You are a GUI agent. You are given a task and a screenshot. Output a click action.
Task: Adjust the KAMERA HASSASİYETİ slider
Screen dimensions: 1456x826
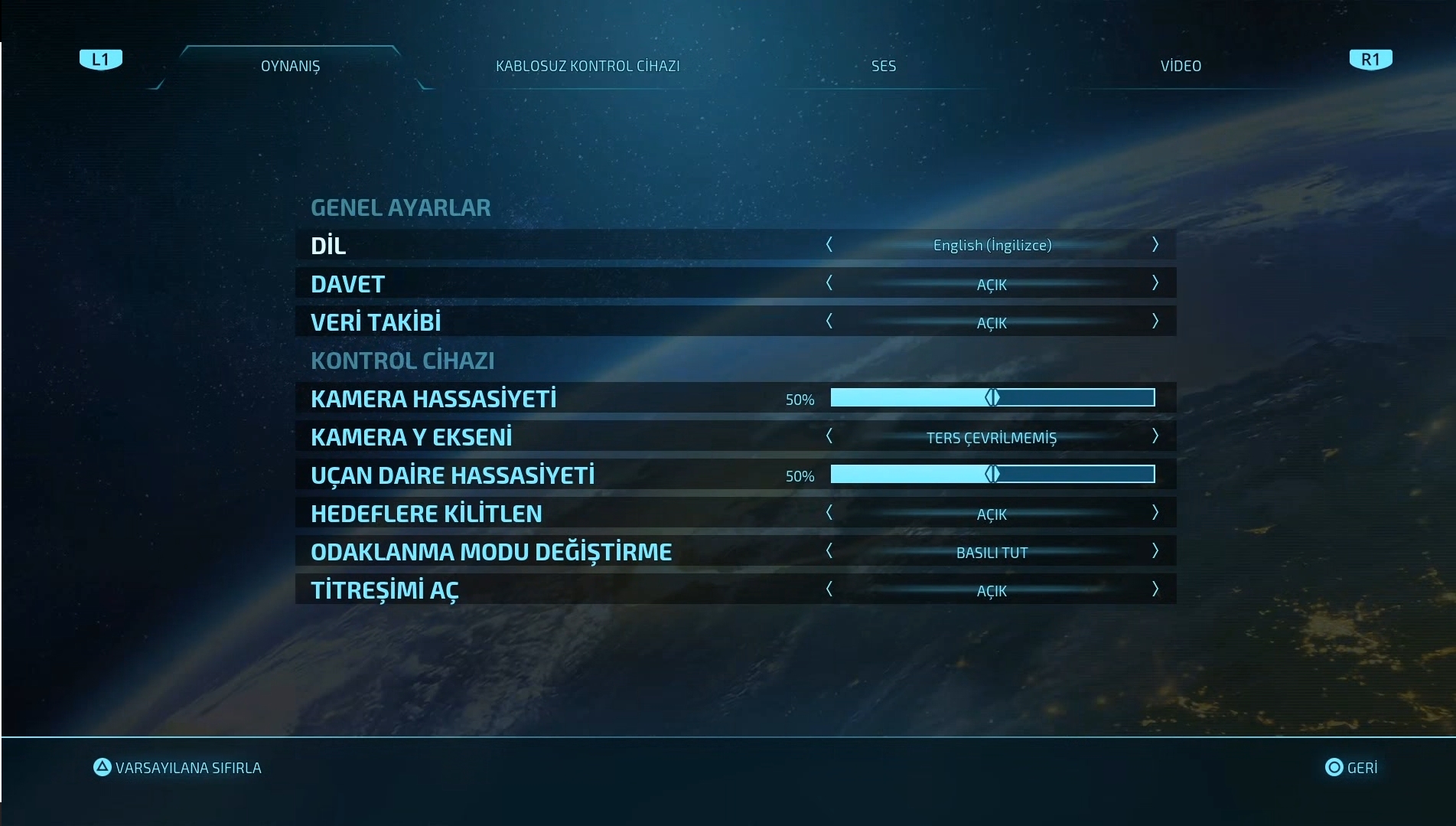tap(992, 398)
